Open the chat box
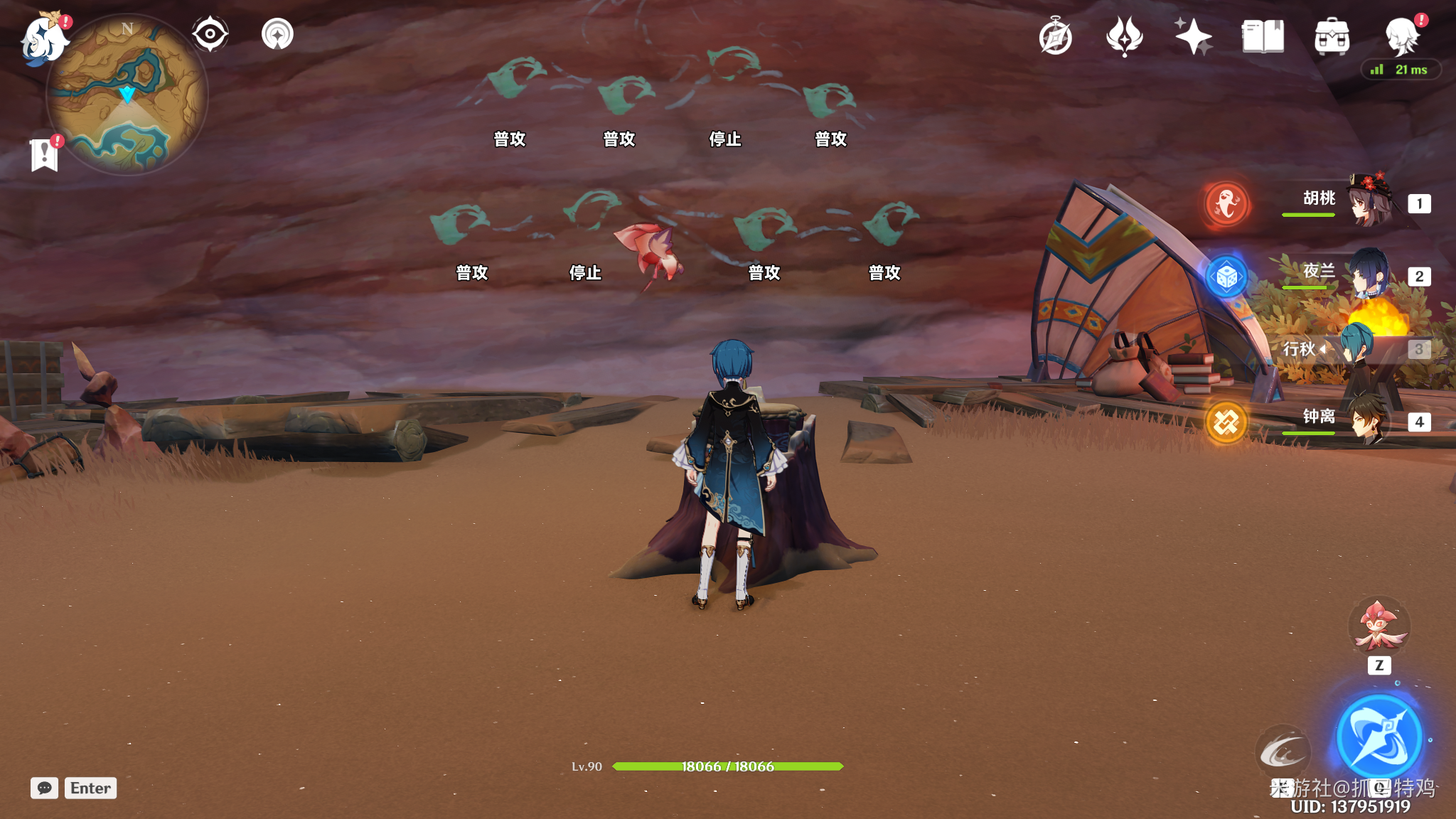This screenshot has width=1456, height=819. [45, 788]
